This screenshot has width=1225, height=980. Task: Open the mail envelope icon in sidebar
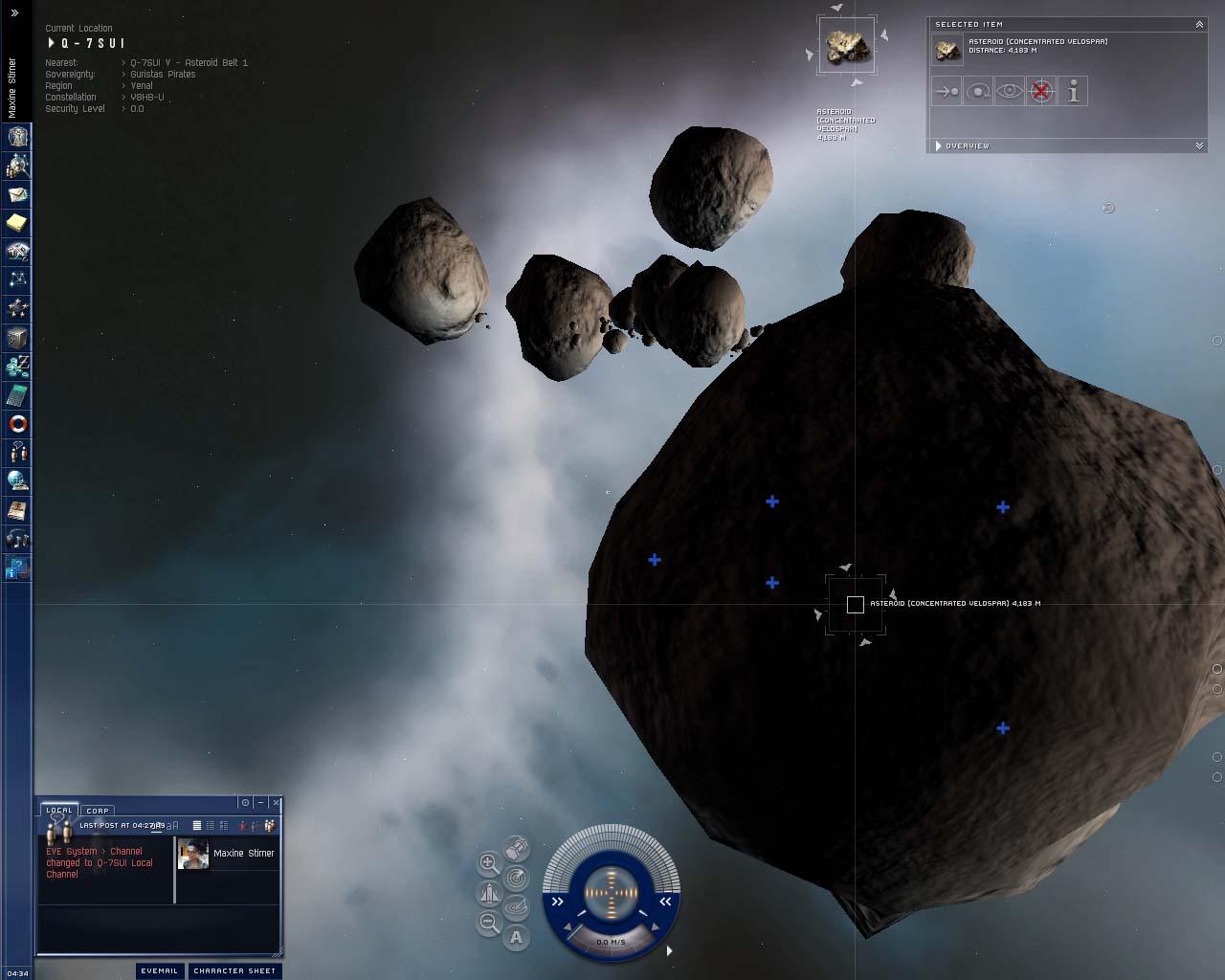pos(18,194)
